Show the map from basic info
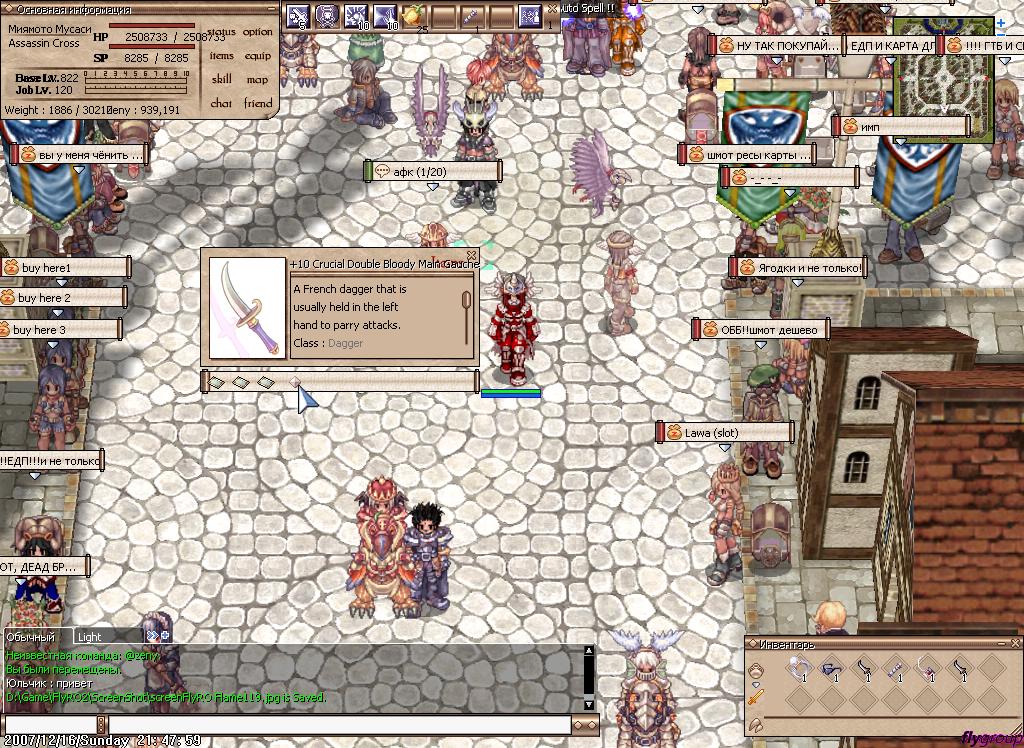The width and height of the screenshot is (1024, 748). point(258,80)
